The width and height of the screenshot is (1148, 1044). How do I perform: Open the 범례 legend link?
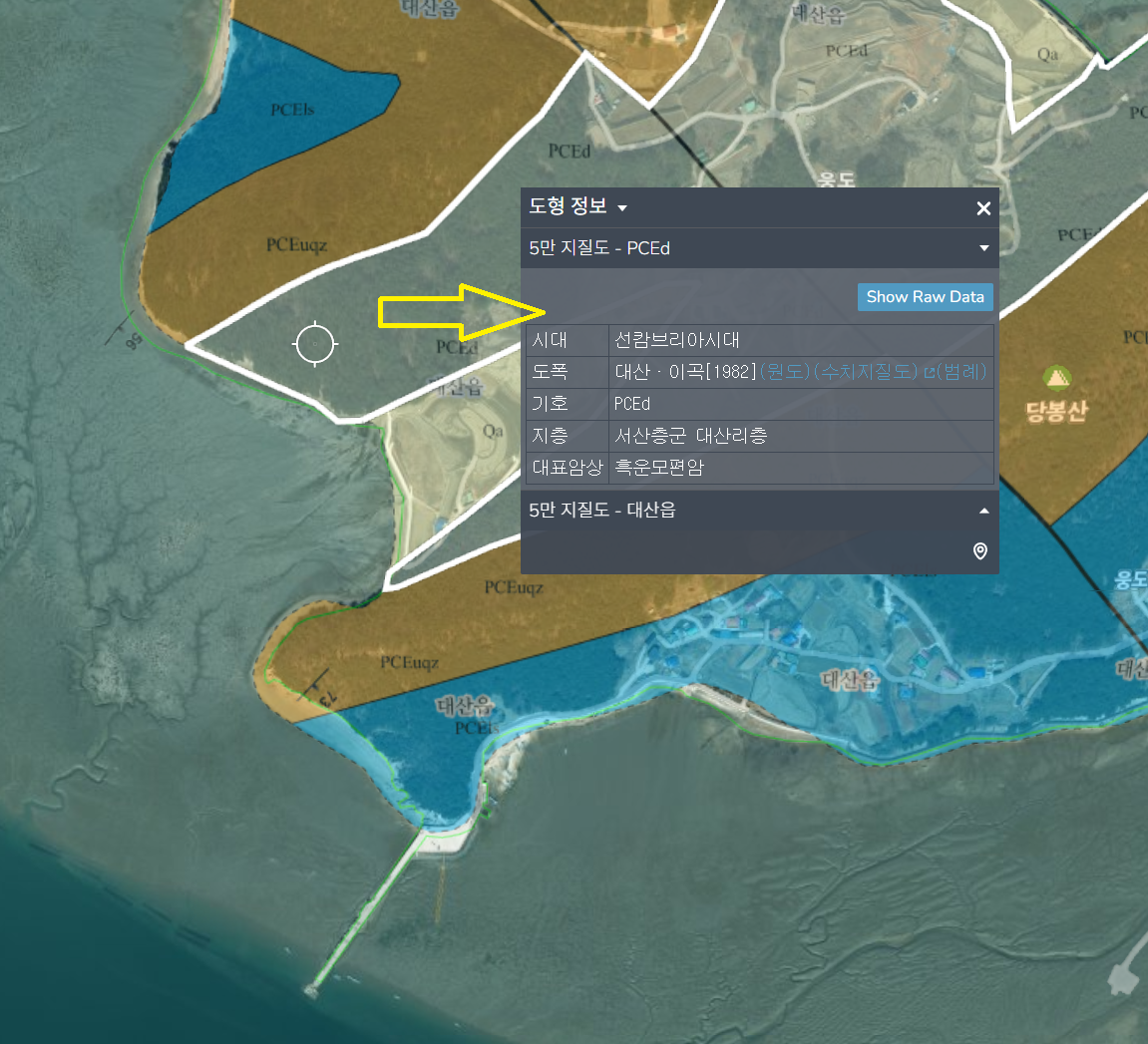click(x=961, y=372)
